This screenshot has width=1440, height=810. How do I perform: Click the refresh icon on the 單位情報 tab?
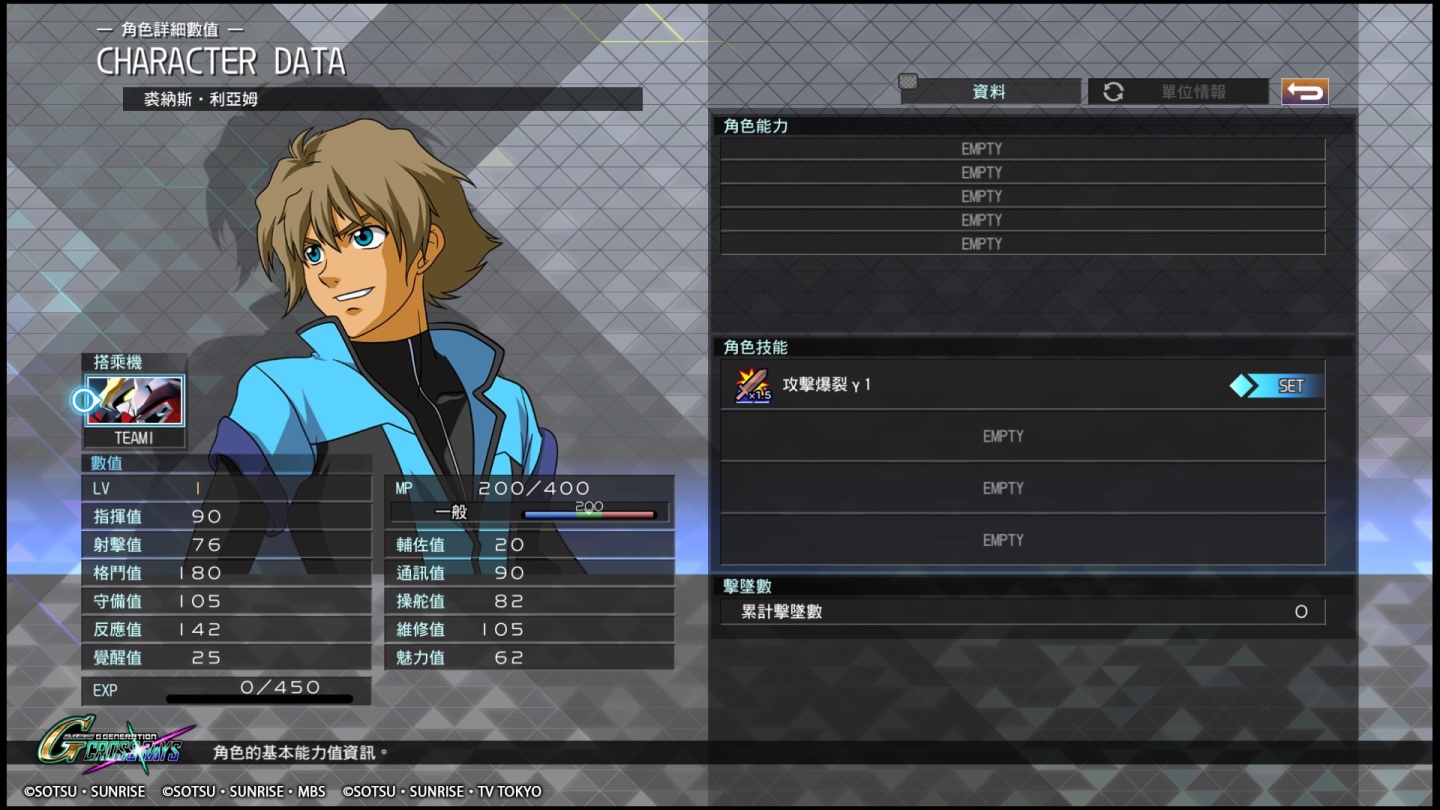coord(1113,91)
